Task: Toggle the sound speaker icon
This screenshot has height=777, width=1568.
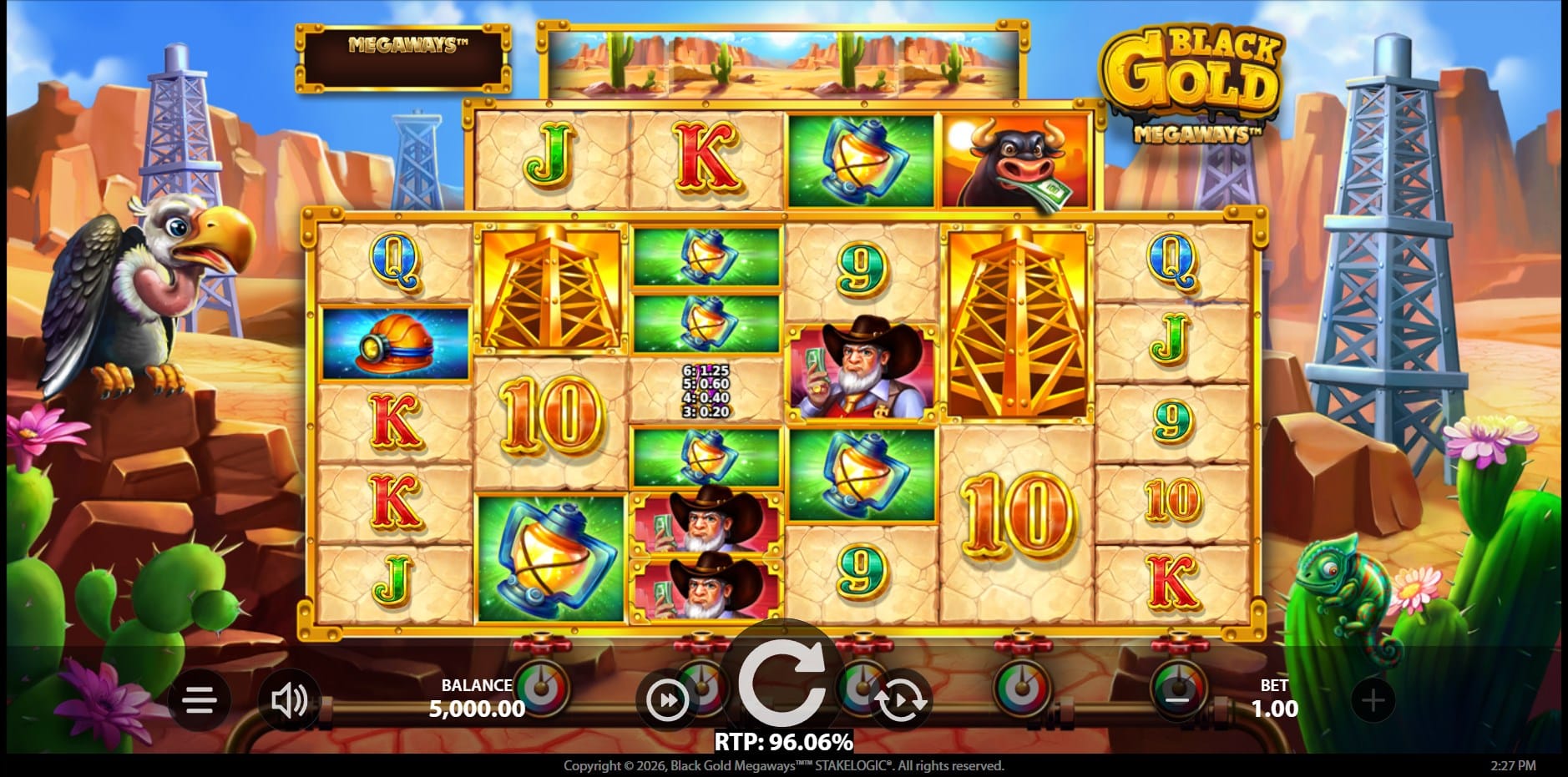Action: 289,700
